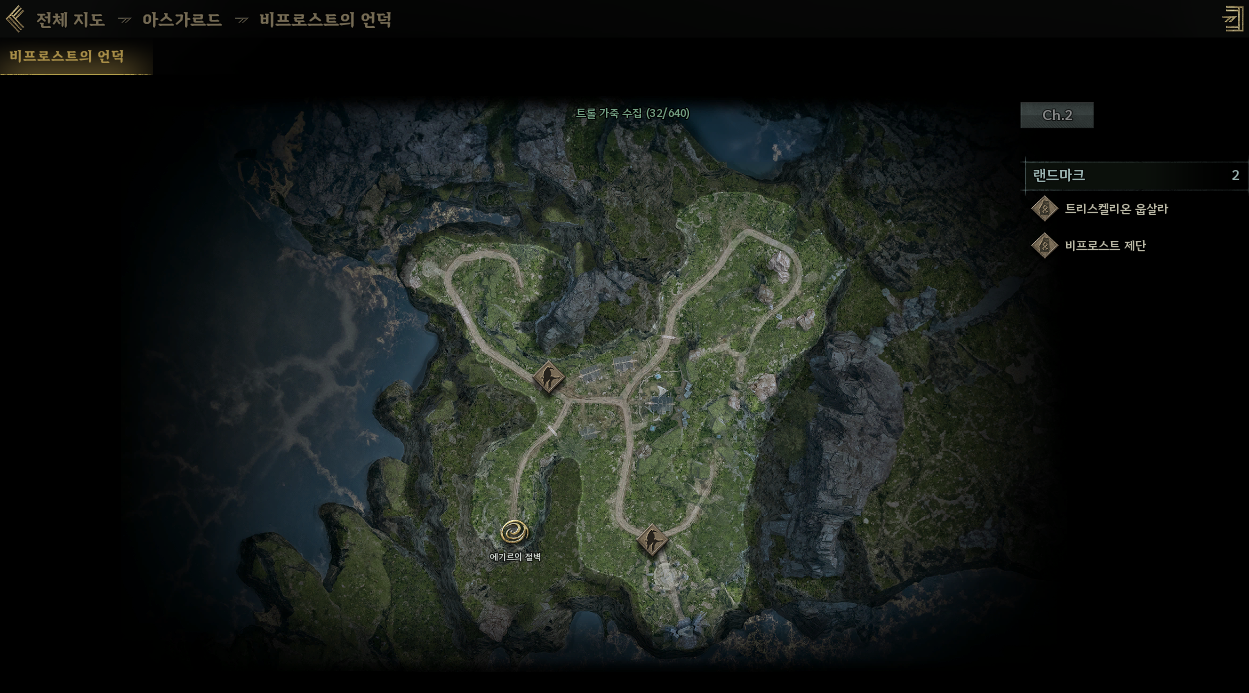Close the map with the top-right icon

1232,19
